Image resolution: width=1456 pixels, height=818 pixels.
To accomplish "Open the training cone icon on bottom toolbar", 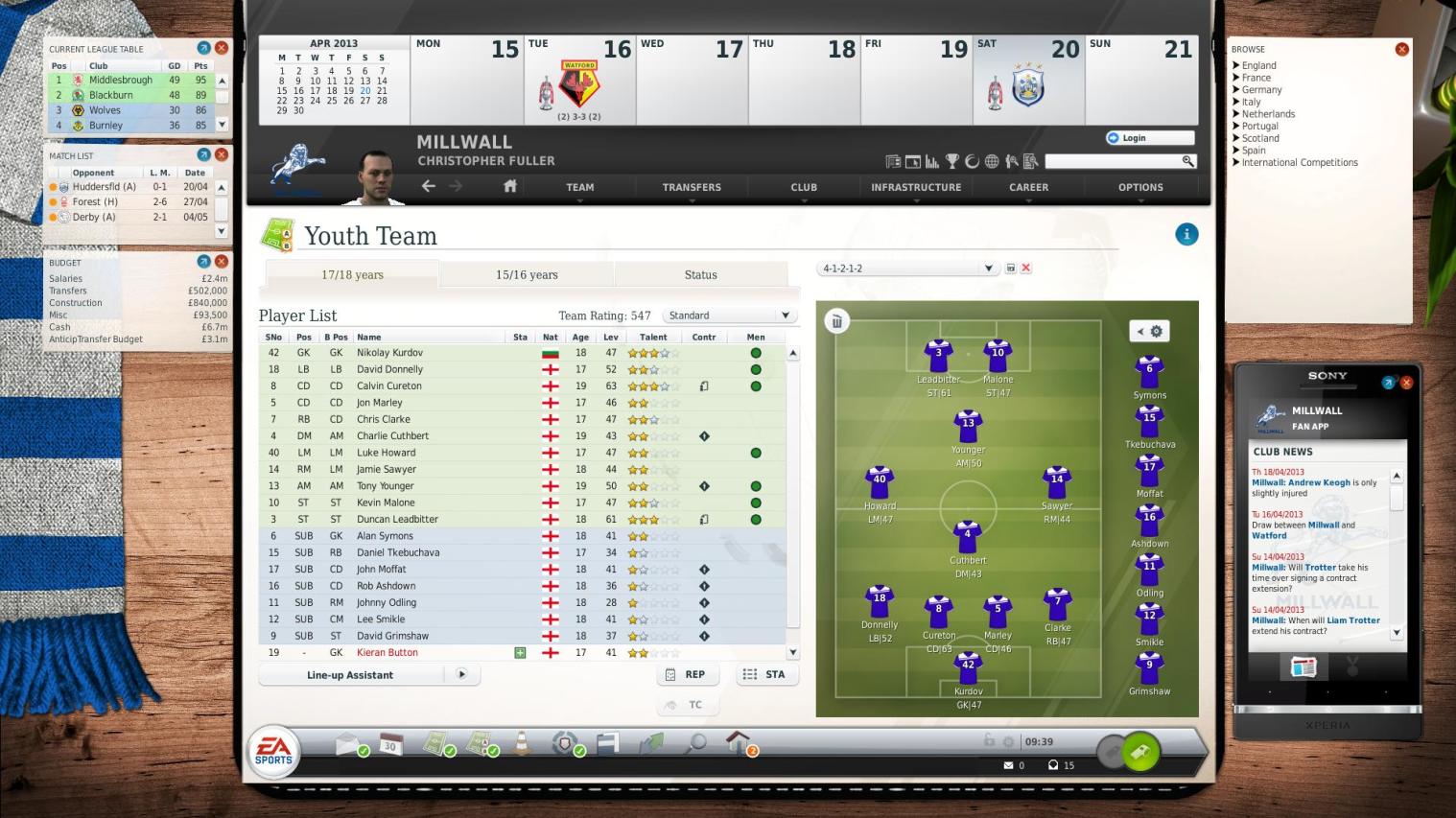I will coord(521,744).
